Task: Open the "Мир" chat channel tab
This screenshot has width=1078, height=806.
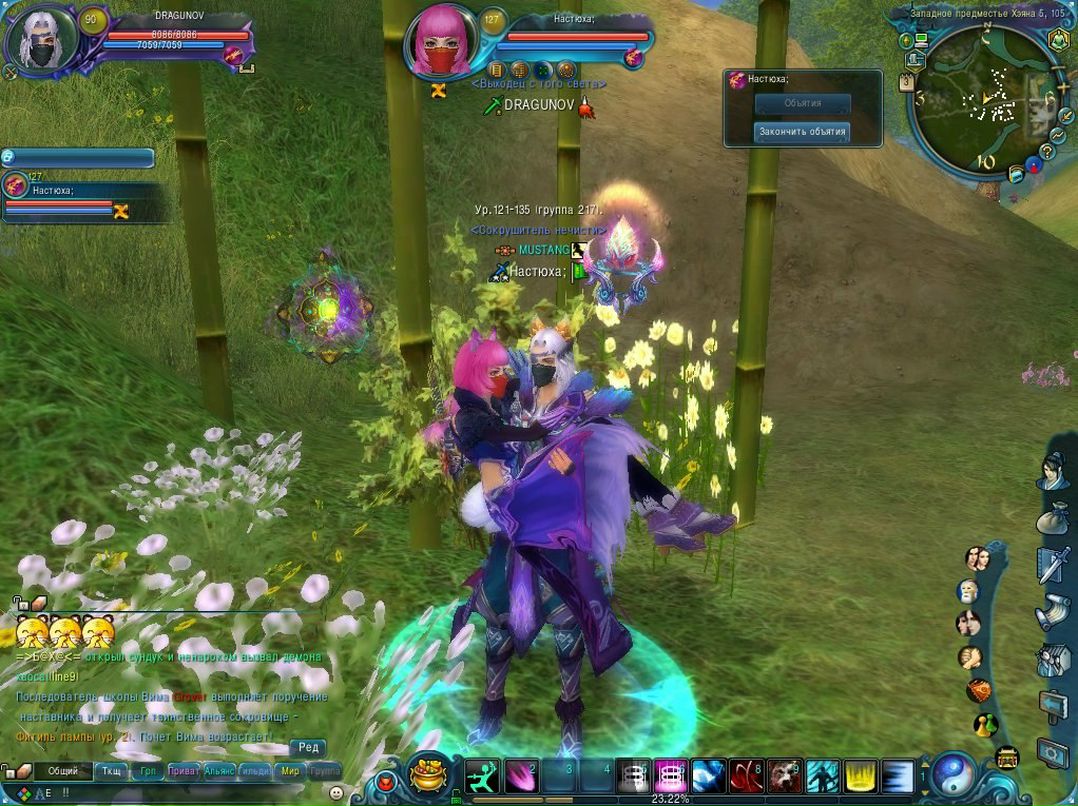Action: tap(290, 771)
